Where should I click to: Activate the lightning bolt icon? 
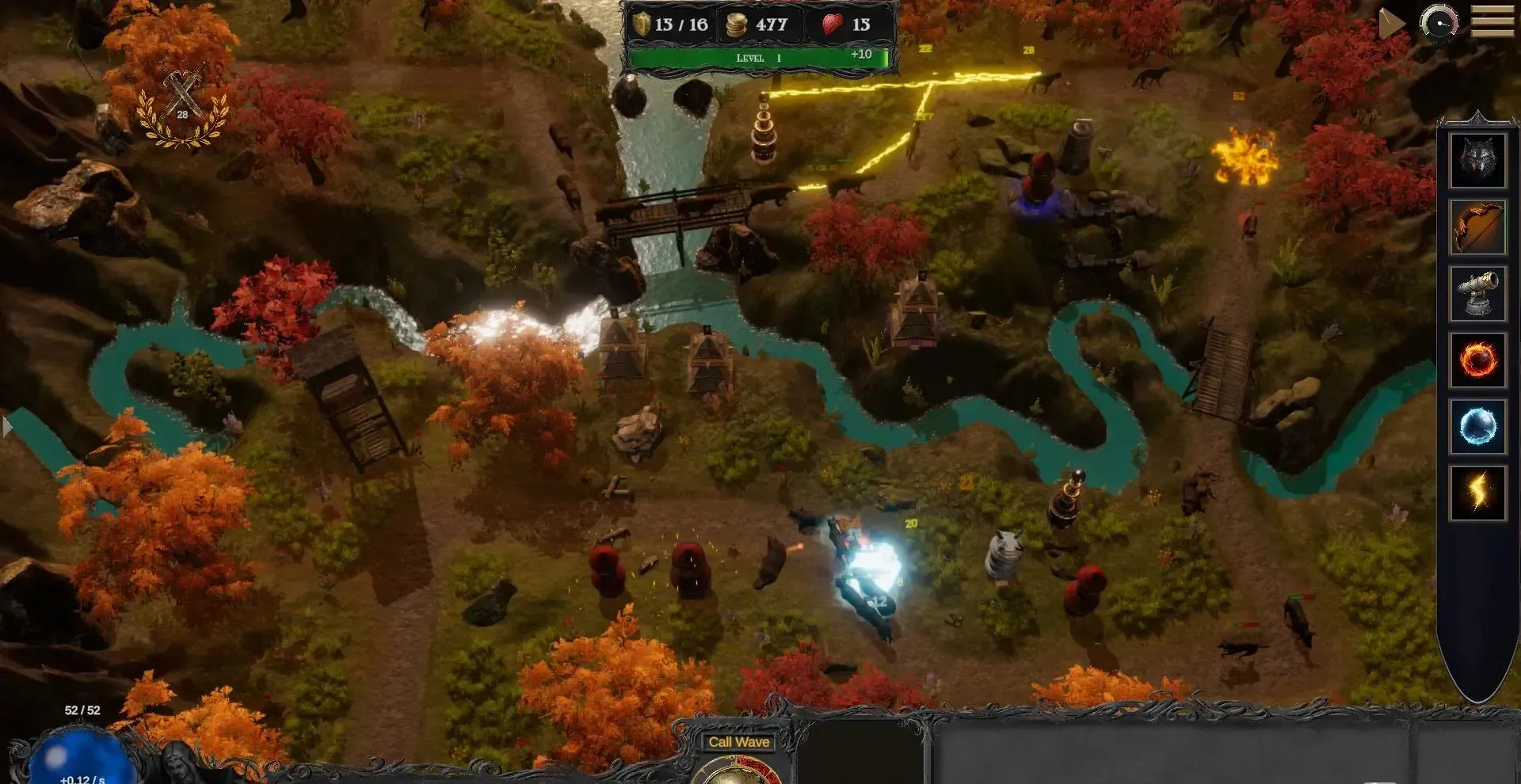[1477, 493]
